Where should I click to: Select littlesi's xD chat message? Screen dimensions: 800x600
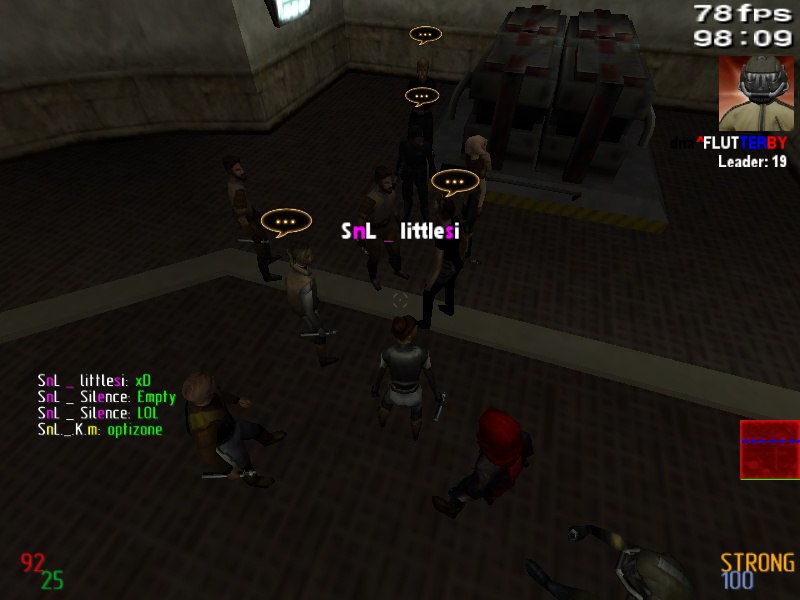pos(94,381)
